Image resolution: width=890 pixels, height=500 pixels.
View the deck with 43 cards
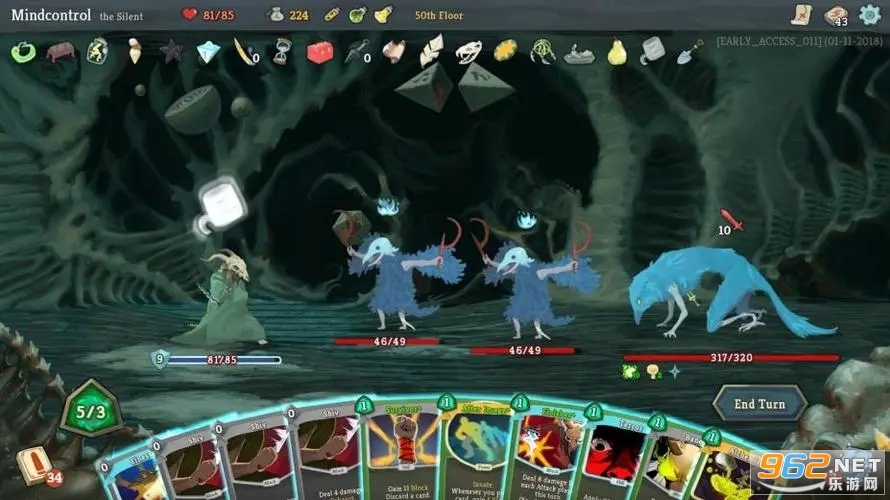(x=835, y=15)
